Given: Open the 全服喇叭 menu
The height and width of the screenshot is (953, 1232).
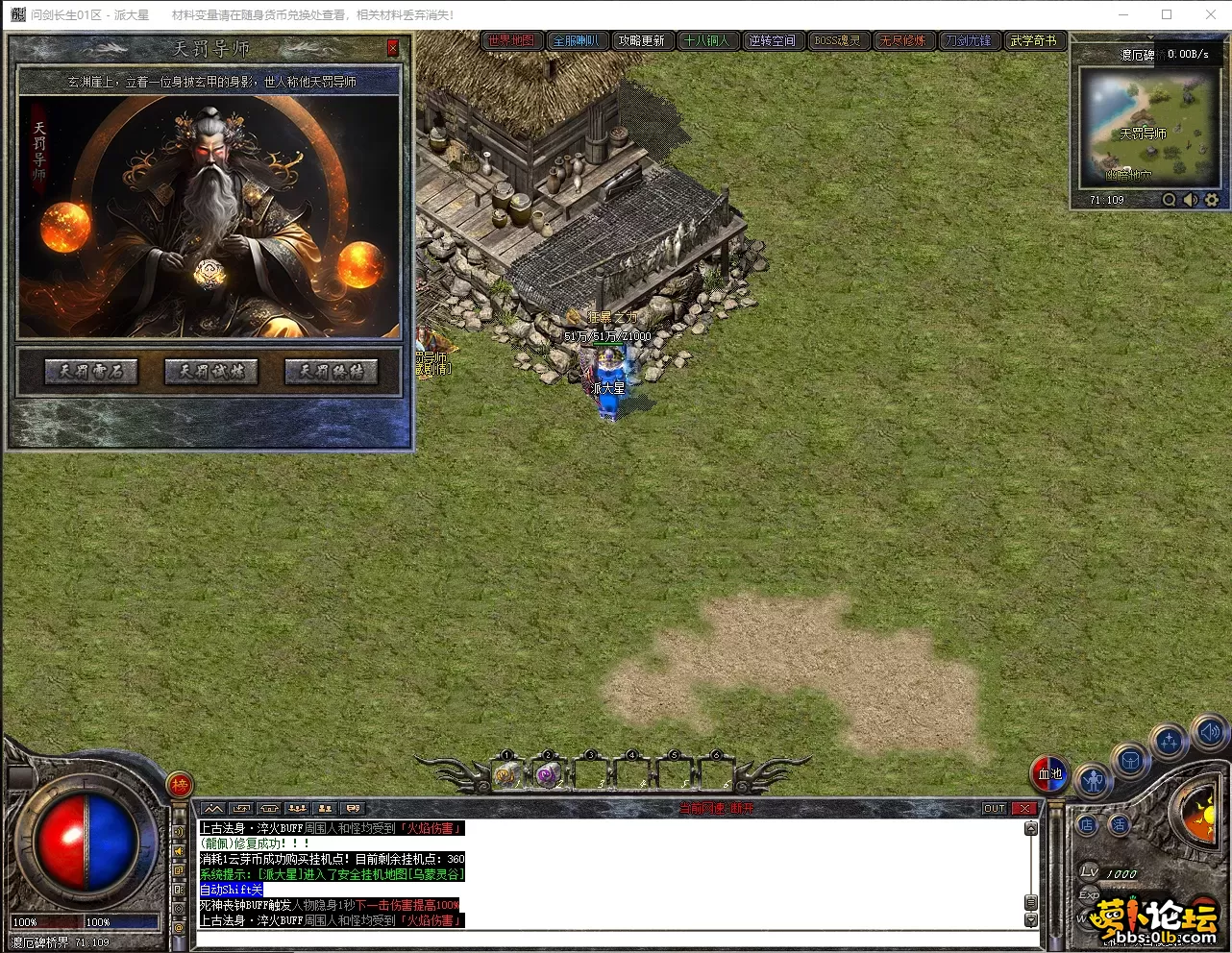Looking at the screenshot, I should [x=576, y=40].
